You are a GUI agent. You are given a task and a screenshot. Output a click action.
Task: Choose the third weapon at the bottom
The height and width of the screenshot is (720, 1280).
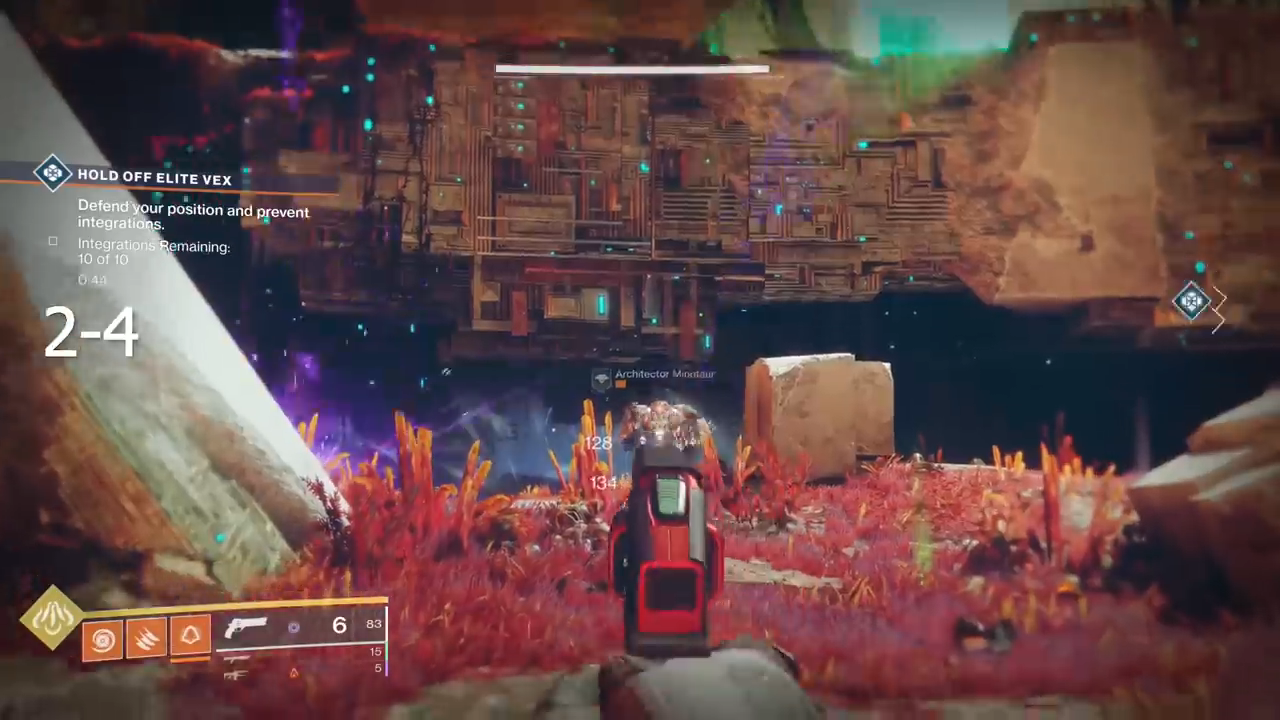coord(236,675)
